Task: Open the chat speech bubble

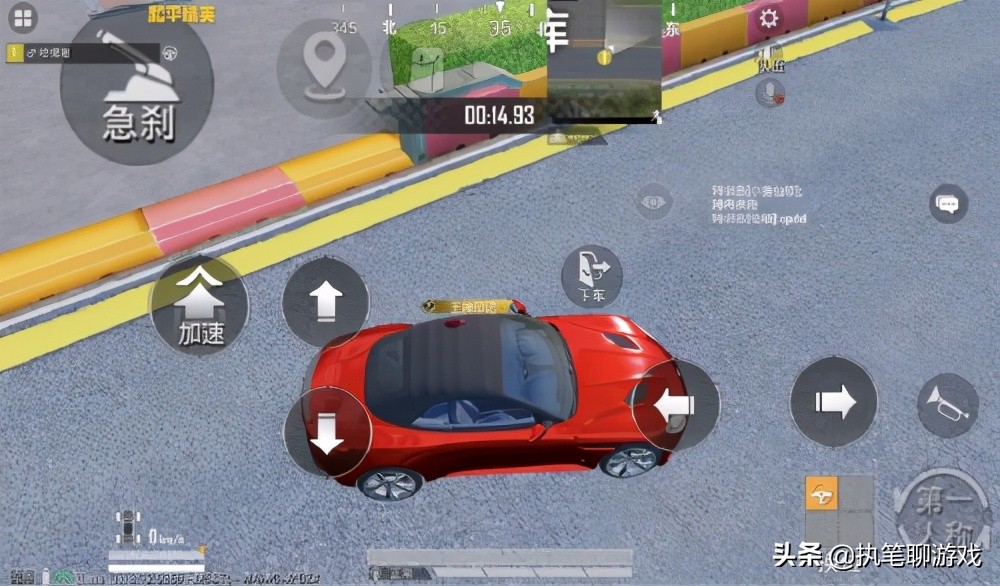Action: tap(947, 204)
